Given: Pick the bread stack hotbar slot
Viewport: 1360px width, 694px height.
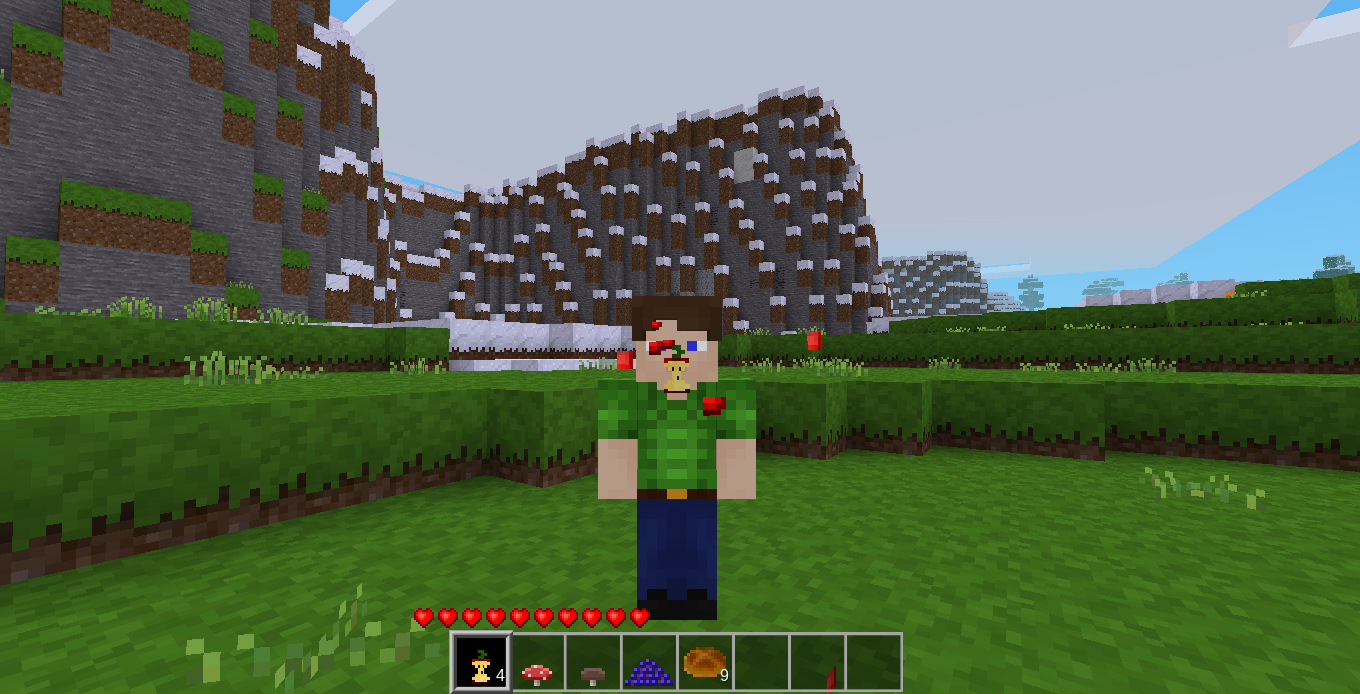Looking at the screenshot, I should coord(706,662).
